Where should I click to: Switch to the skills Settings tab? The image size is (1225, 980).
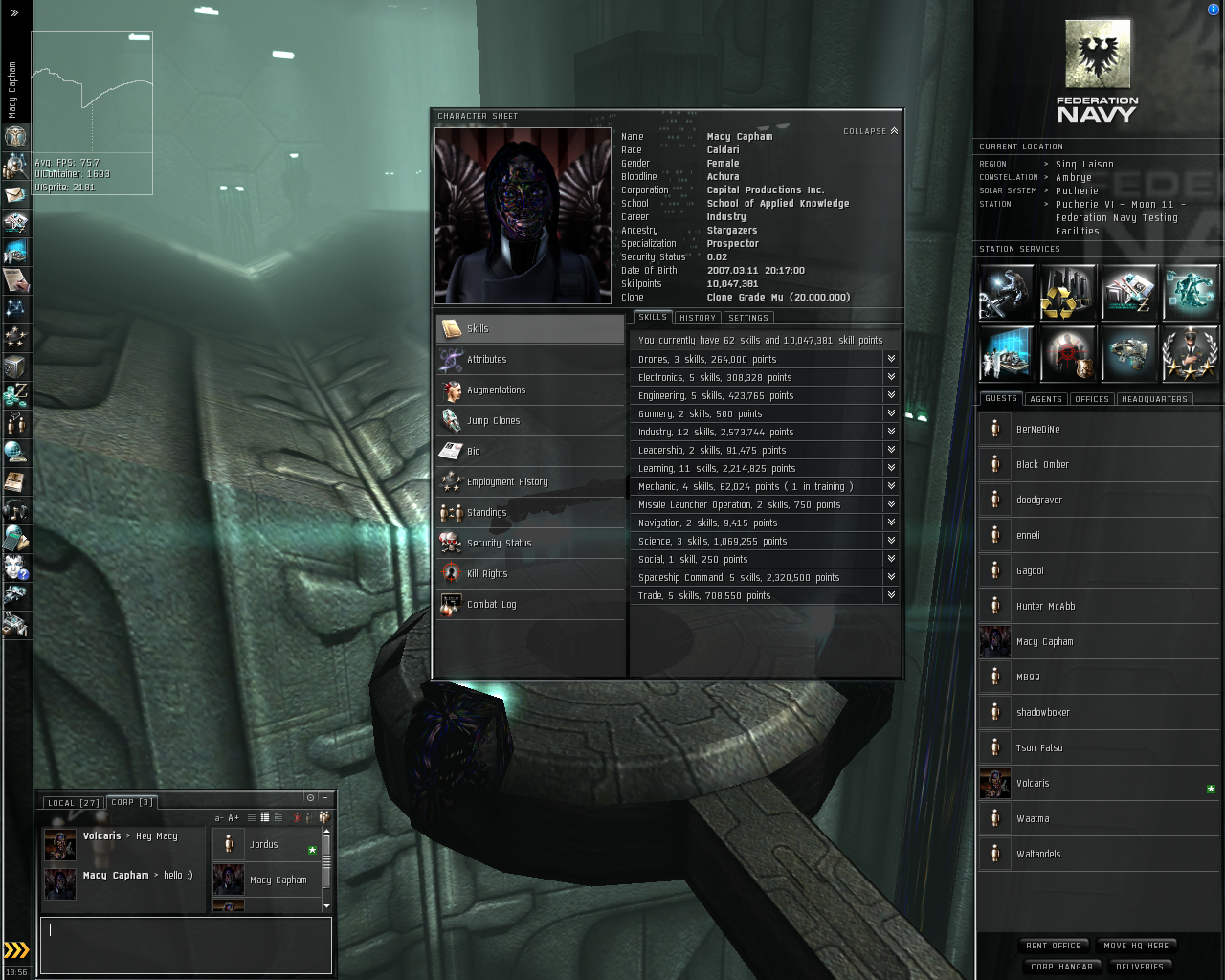tap(747, 318)
